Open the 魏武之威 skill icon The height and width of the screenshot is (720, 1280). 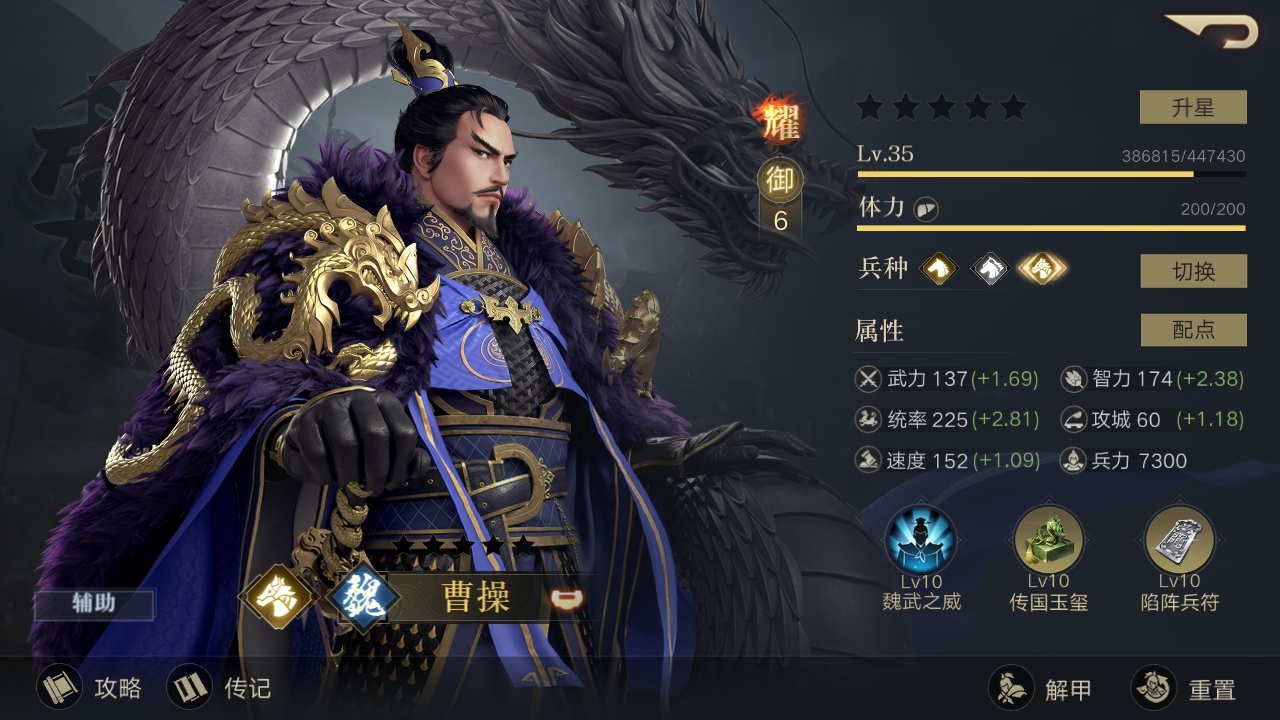[x=921, y=542]
